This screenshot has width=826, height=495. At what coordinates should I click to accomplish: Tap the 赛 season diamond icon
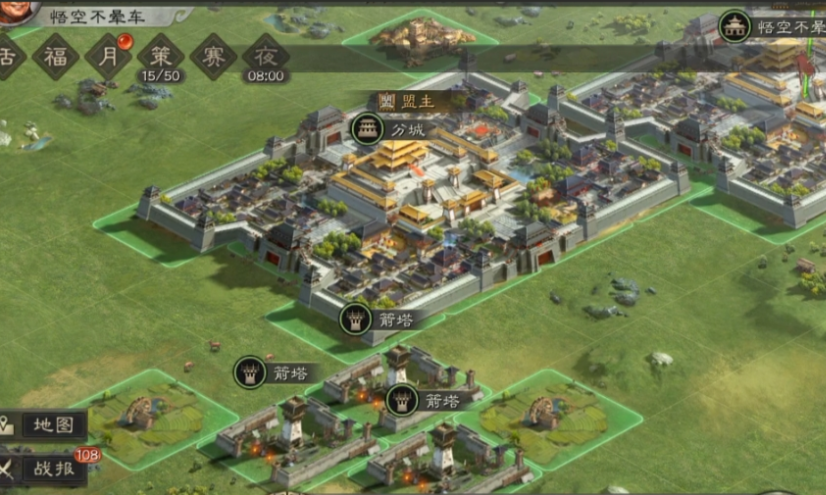coord(213,56)
